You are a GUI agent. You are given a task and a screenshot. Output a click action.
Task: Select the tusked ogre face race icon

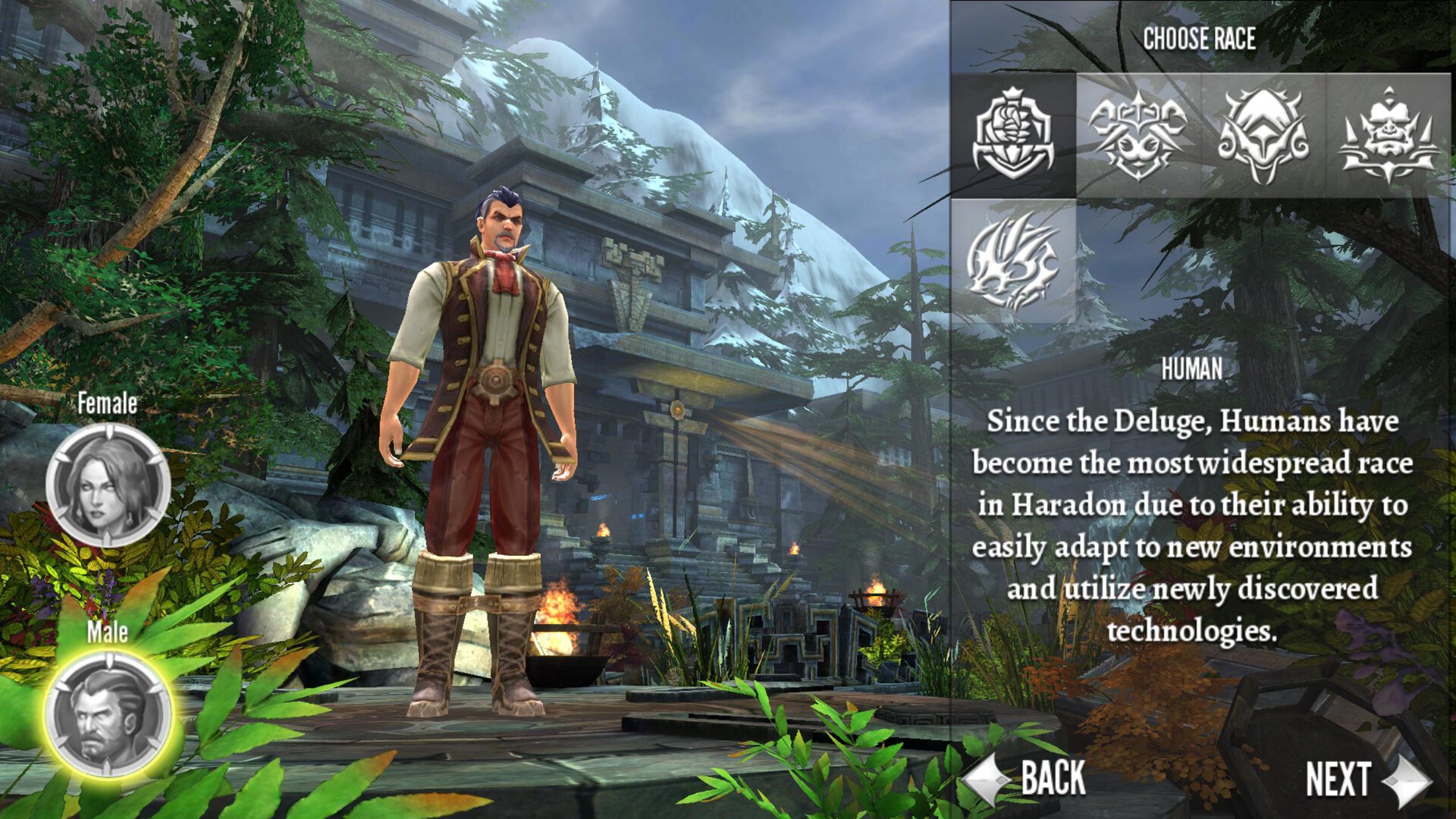click(1388, 135)
